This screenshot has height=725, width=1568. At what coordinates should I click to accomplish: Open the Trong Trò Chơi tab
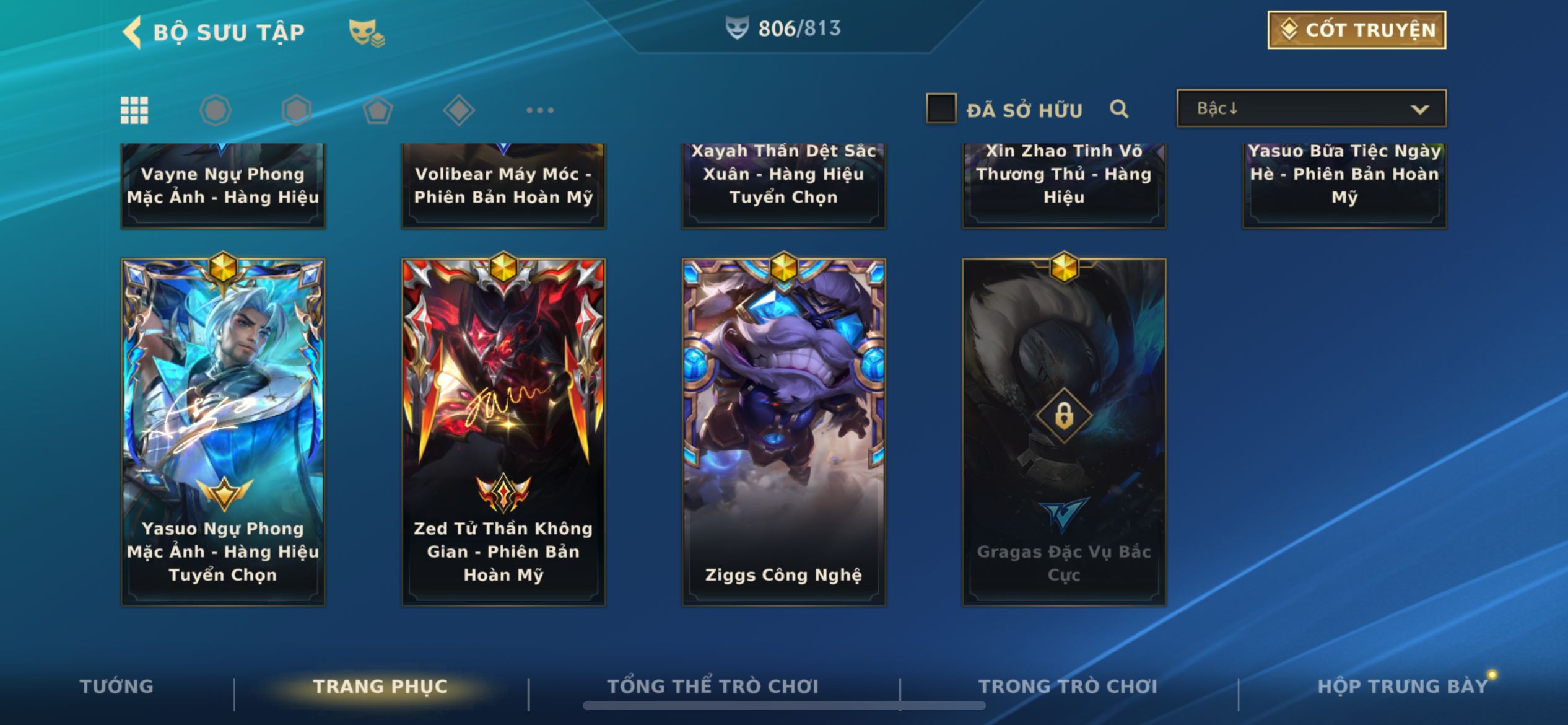tap(1068, 686)
